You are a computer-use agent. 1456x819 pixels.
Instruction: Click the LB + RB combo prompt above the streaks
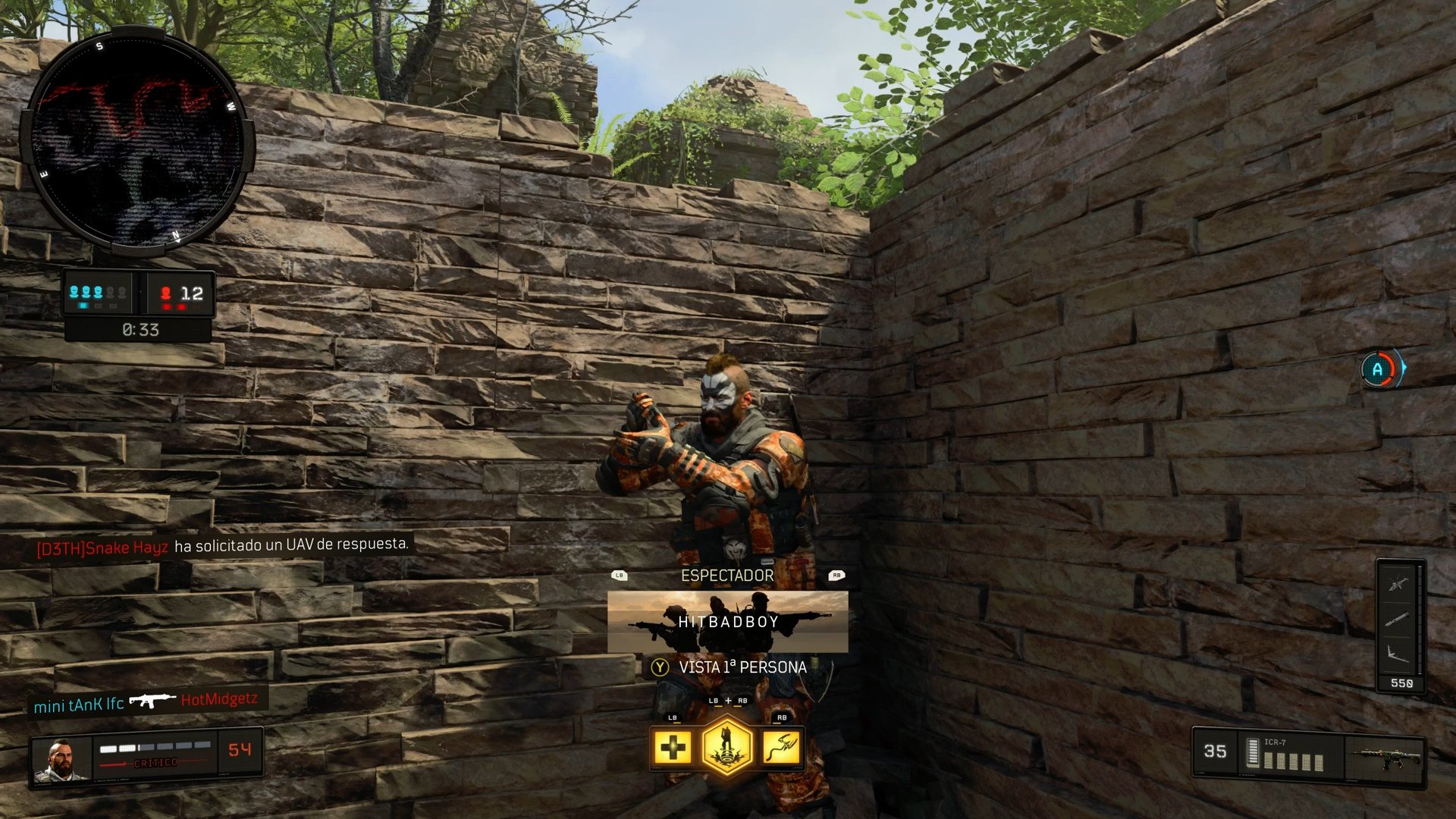(x=728, y=701)
